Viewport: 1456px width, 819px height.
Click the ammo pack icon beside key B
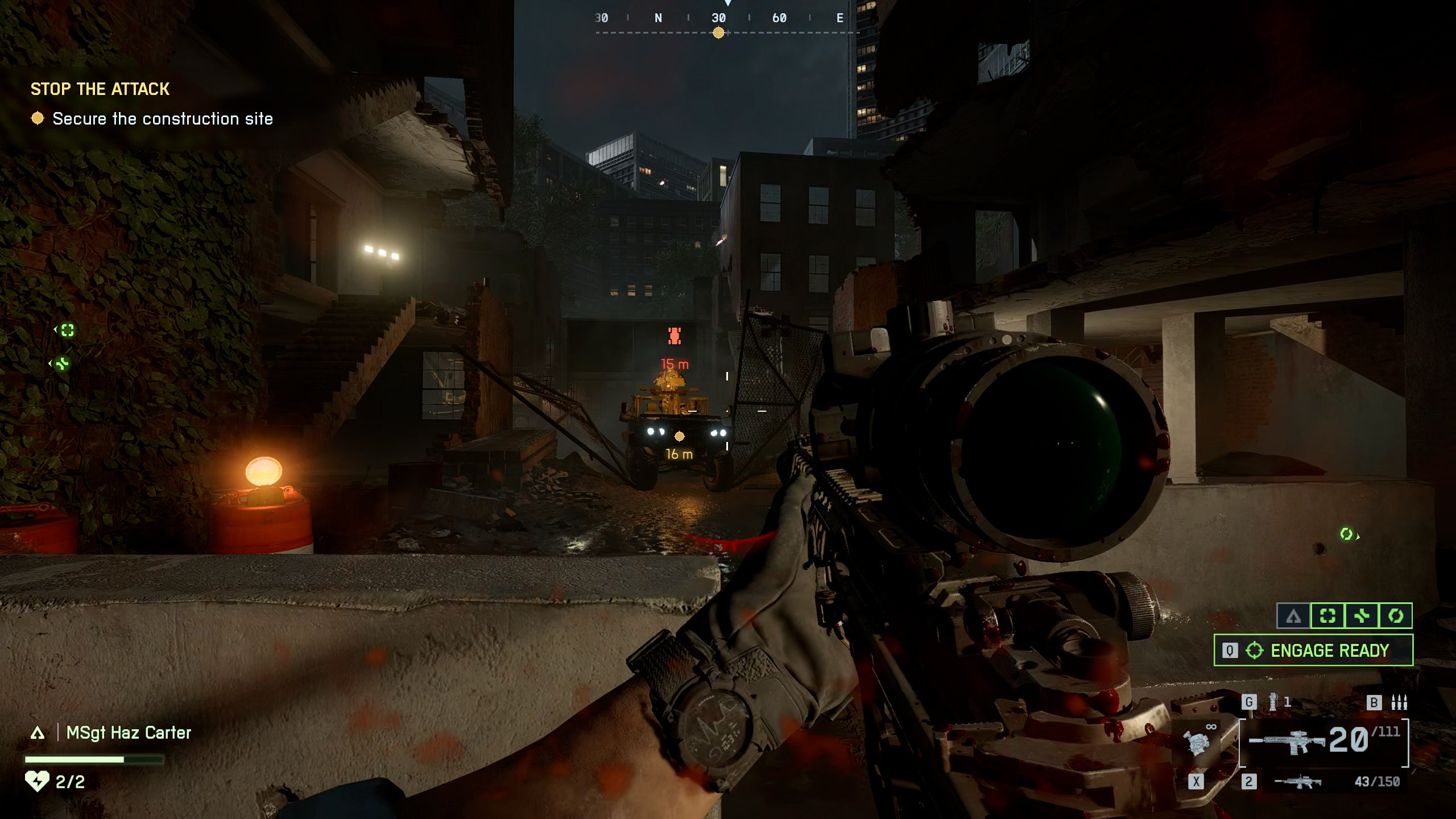point(1399,702)
